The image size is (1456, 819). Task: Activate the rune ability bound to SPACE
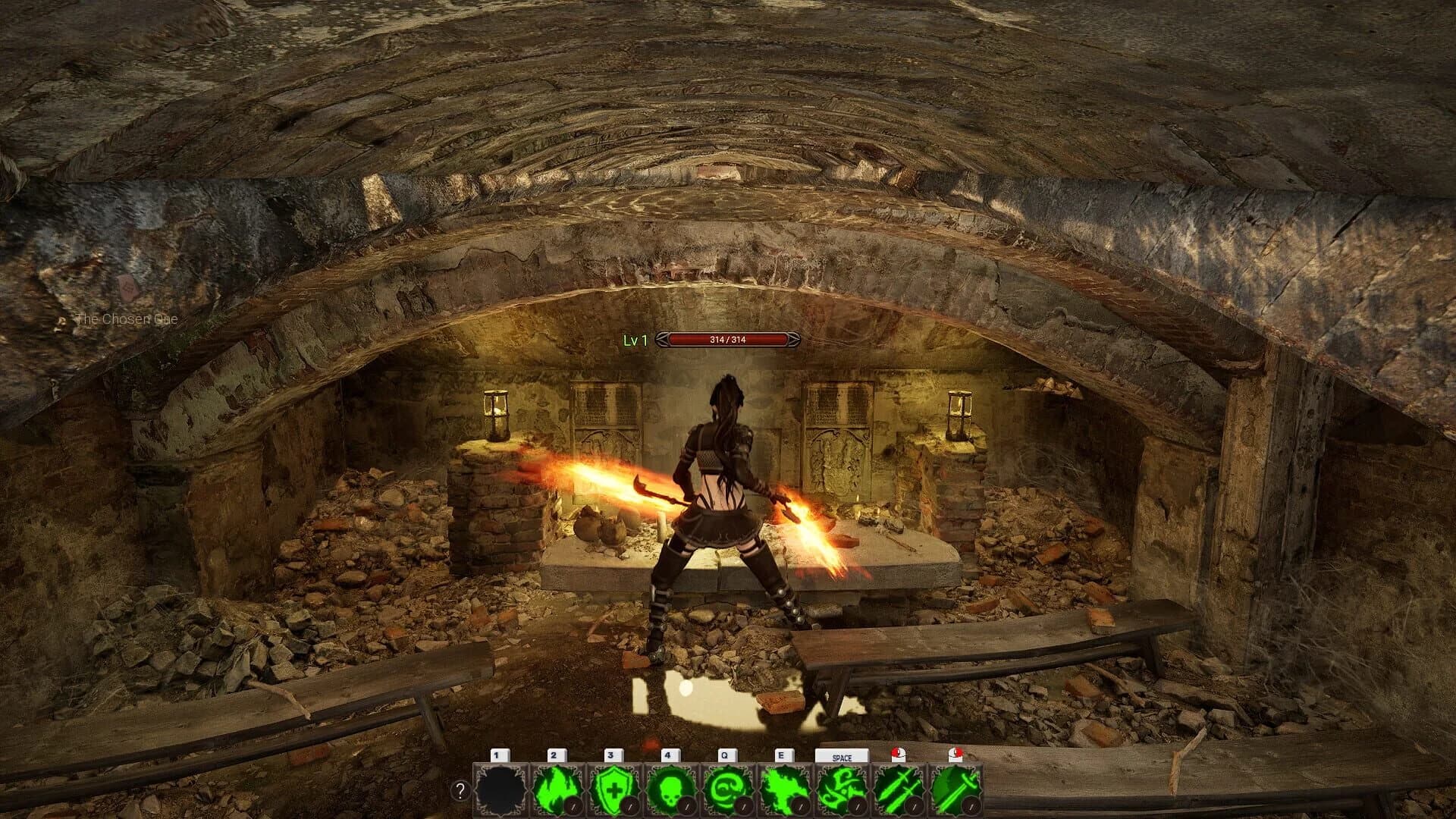pyautogui.click(x=842, y=789)
